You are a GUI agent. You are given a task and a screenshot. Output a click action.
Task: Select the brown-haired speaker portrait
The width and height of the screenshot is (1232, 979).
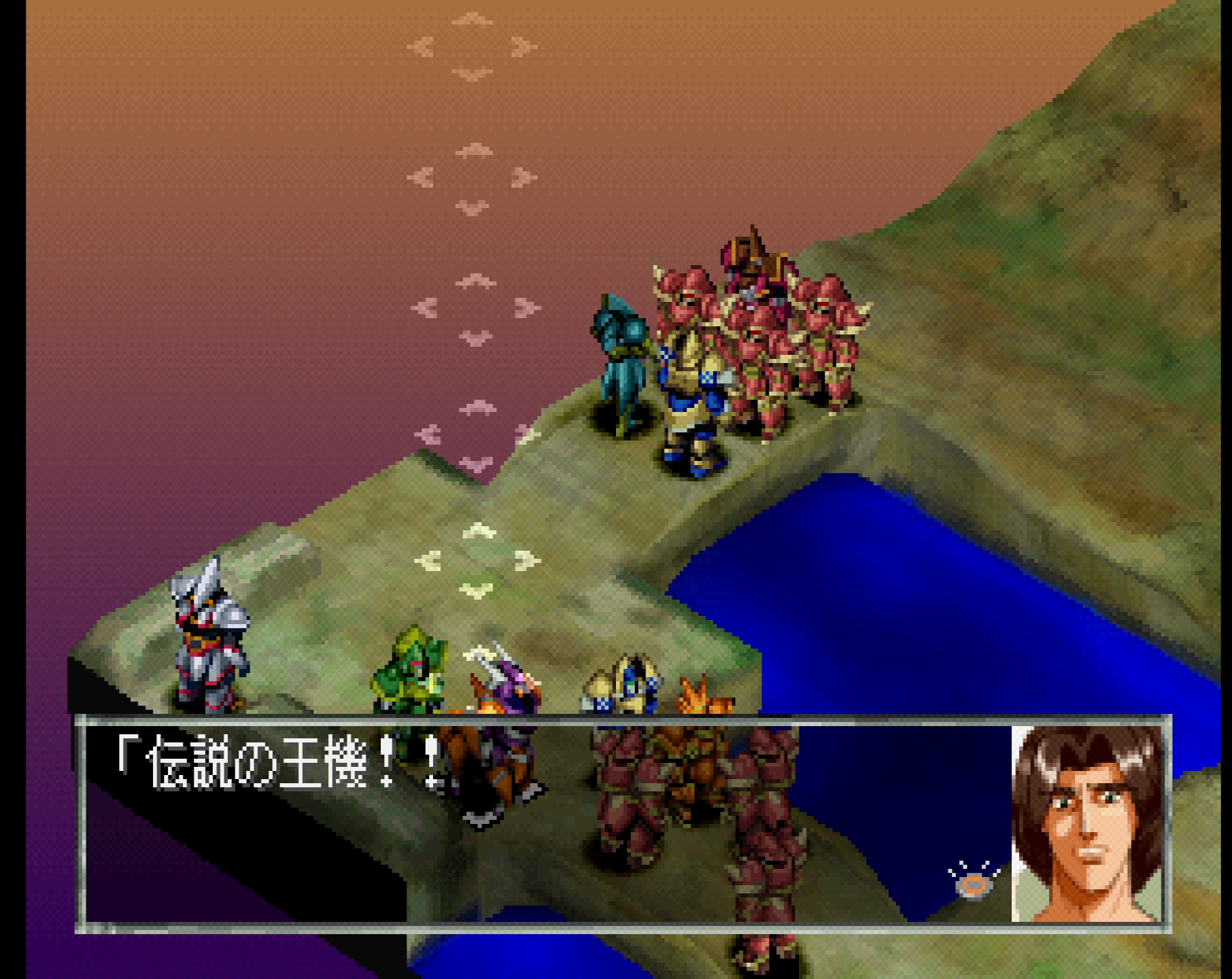(1086, 823)
